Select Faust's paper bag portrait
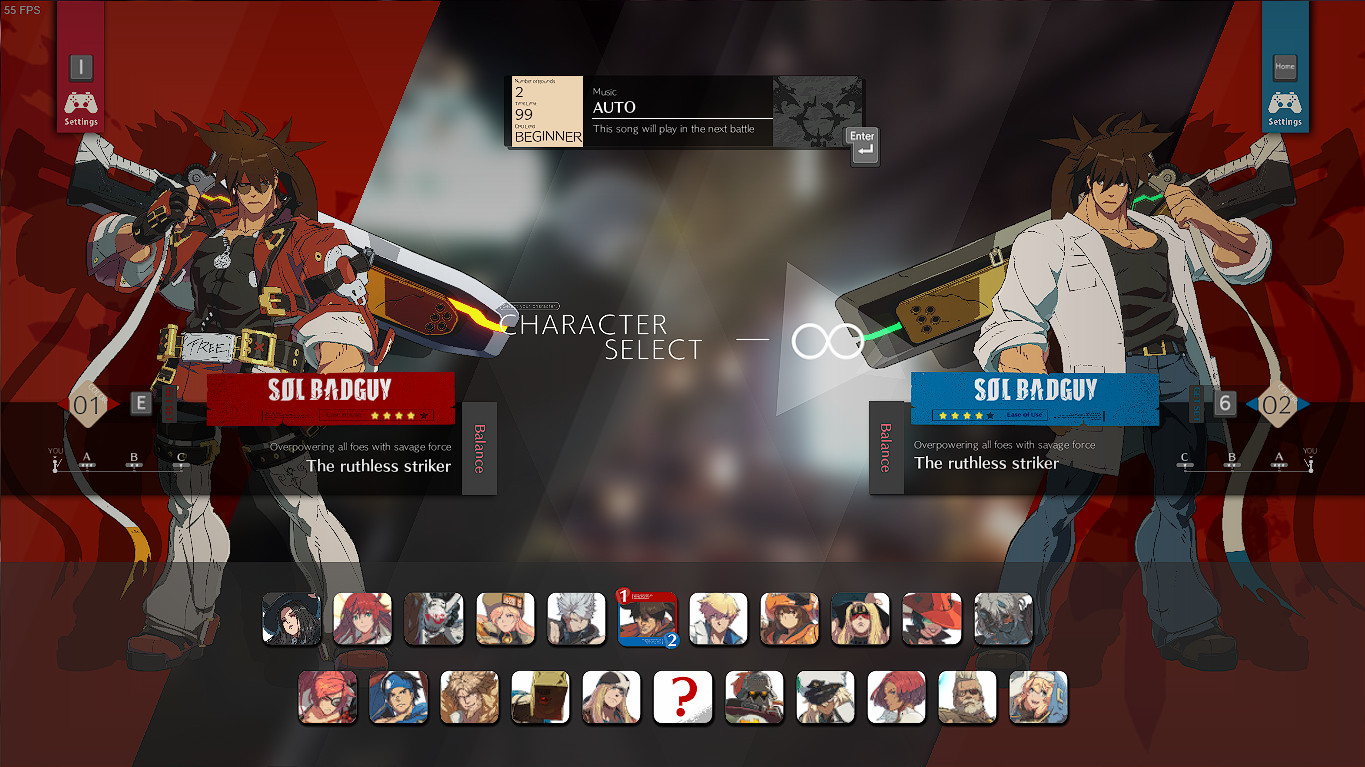This screenshot has width=1365, height=767. coord(540,696)
